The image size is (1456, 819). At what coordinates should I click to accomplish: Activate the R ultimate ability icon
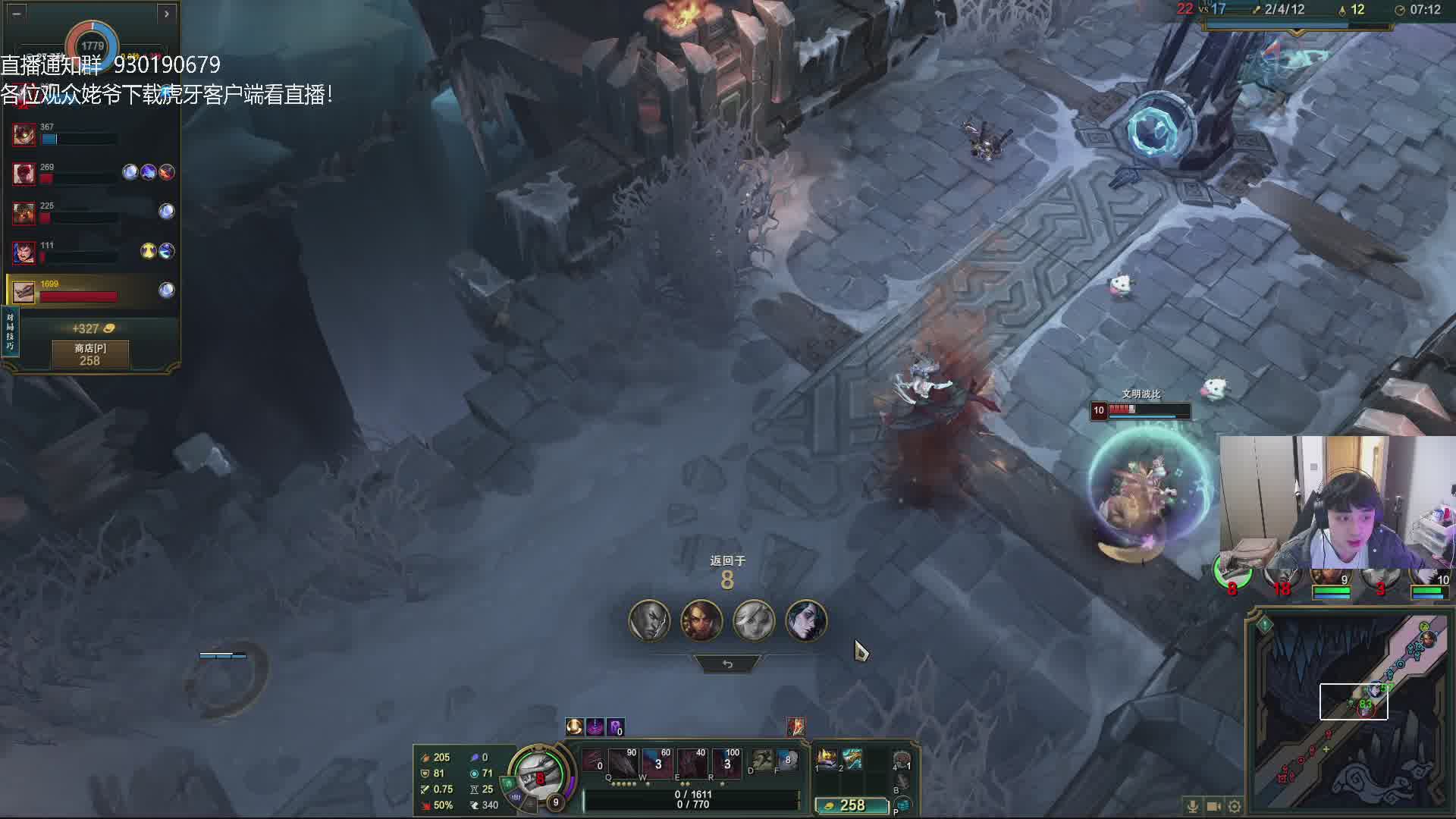tap(726, 762)
